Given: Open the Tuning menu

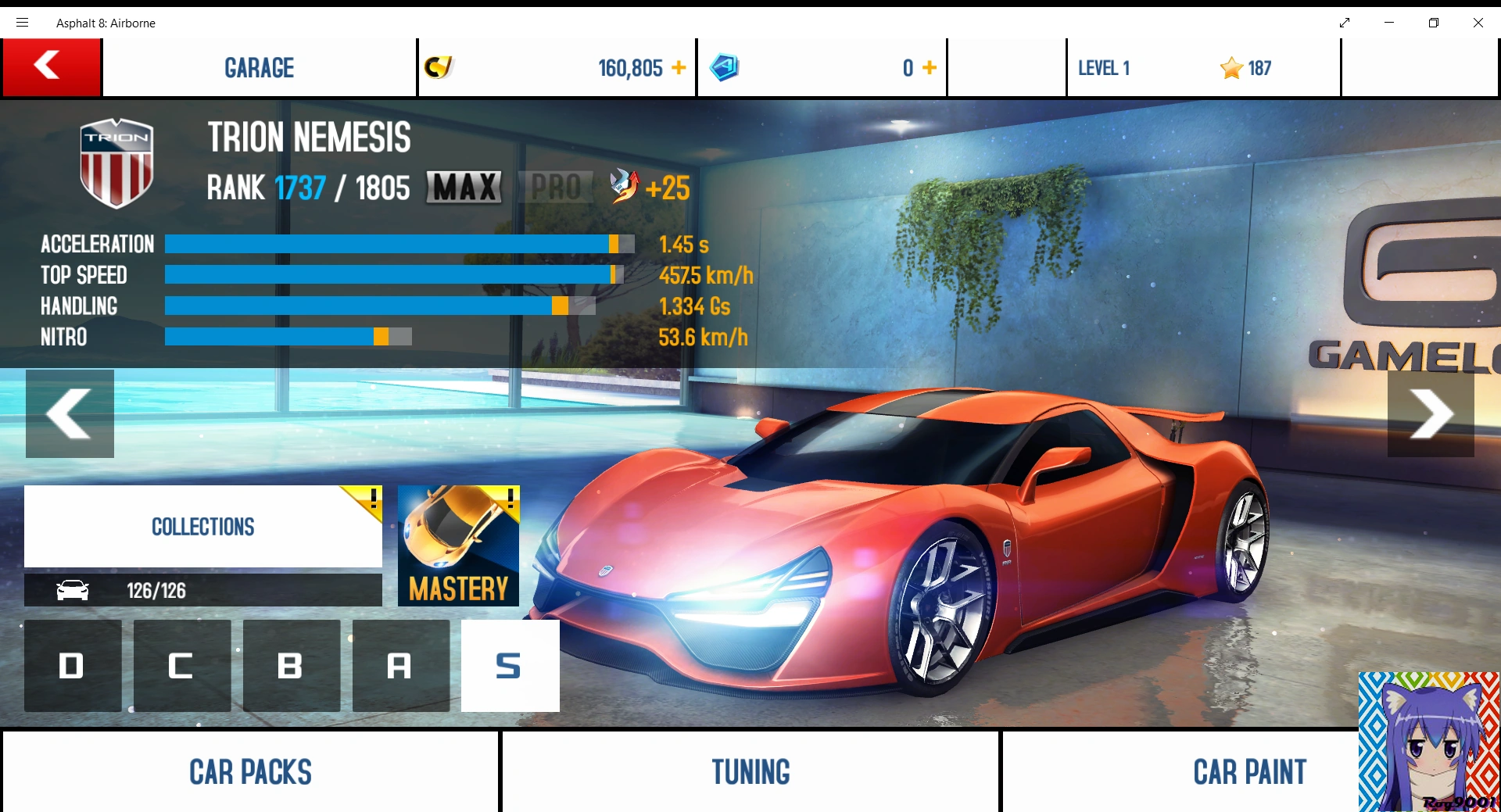Looking at the screenshot, I should 750,772.
